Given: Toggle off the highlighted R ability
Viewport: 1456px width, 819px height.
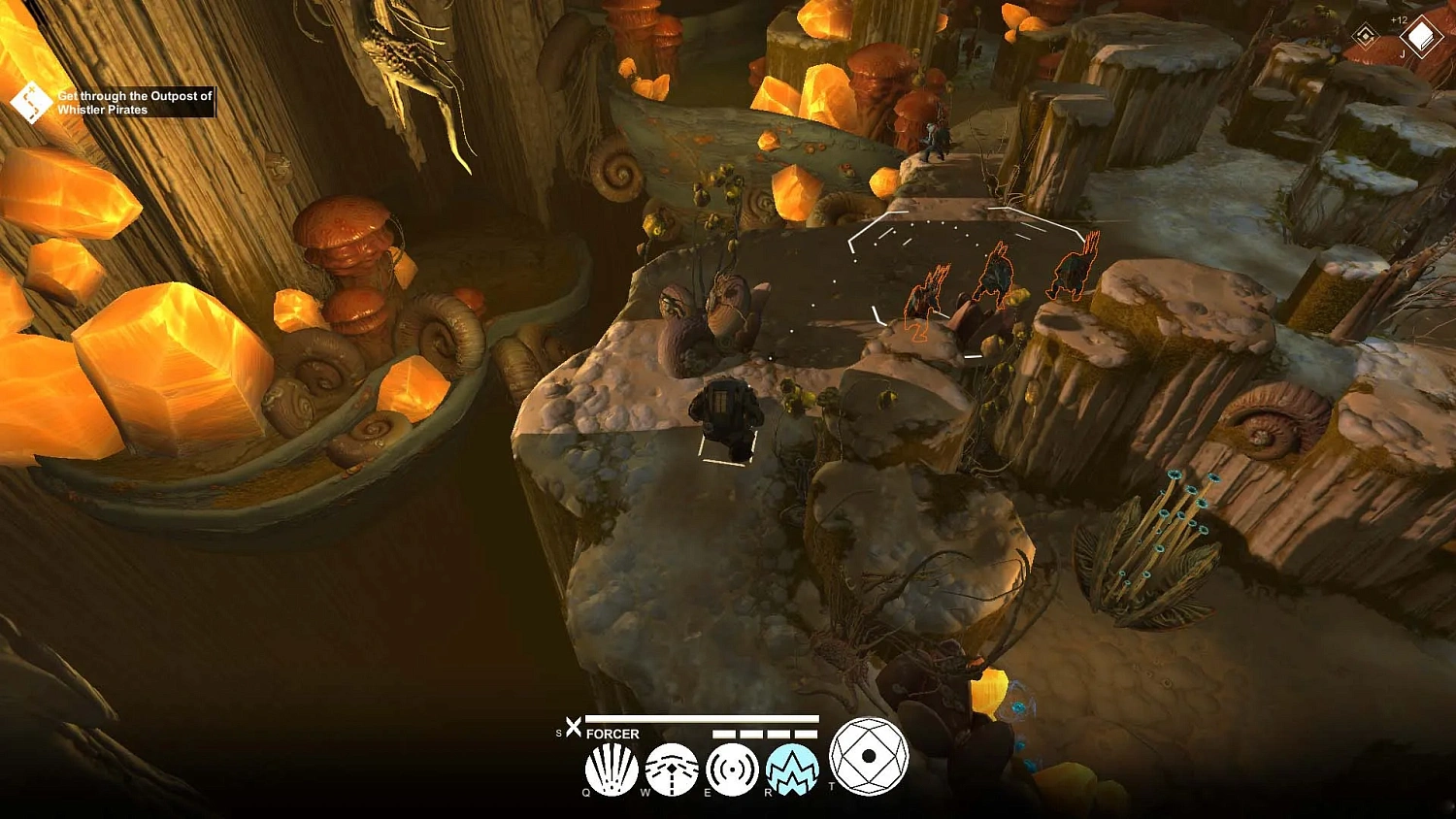Looking at the screenshot, I should [792, 770].
